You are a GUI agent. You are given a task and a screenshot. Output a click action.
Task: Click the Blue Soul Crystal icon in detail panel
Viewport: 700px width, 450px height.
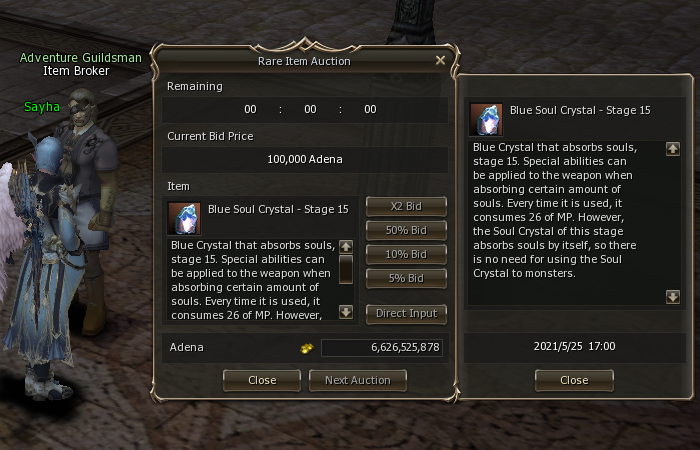coord(486,118)
